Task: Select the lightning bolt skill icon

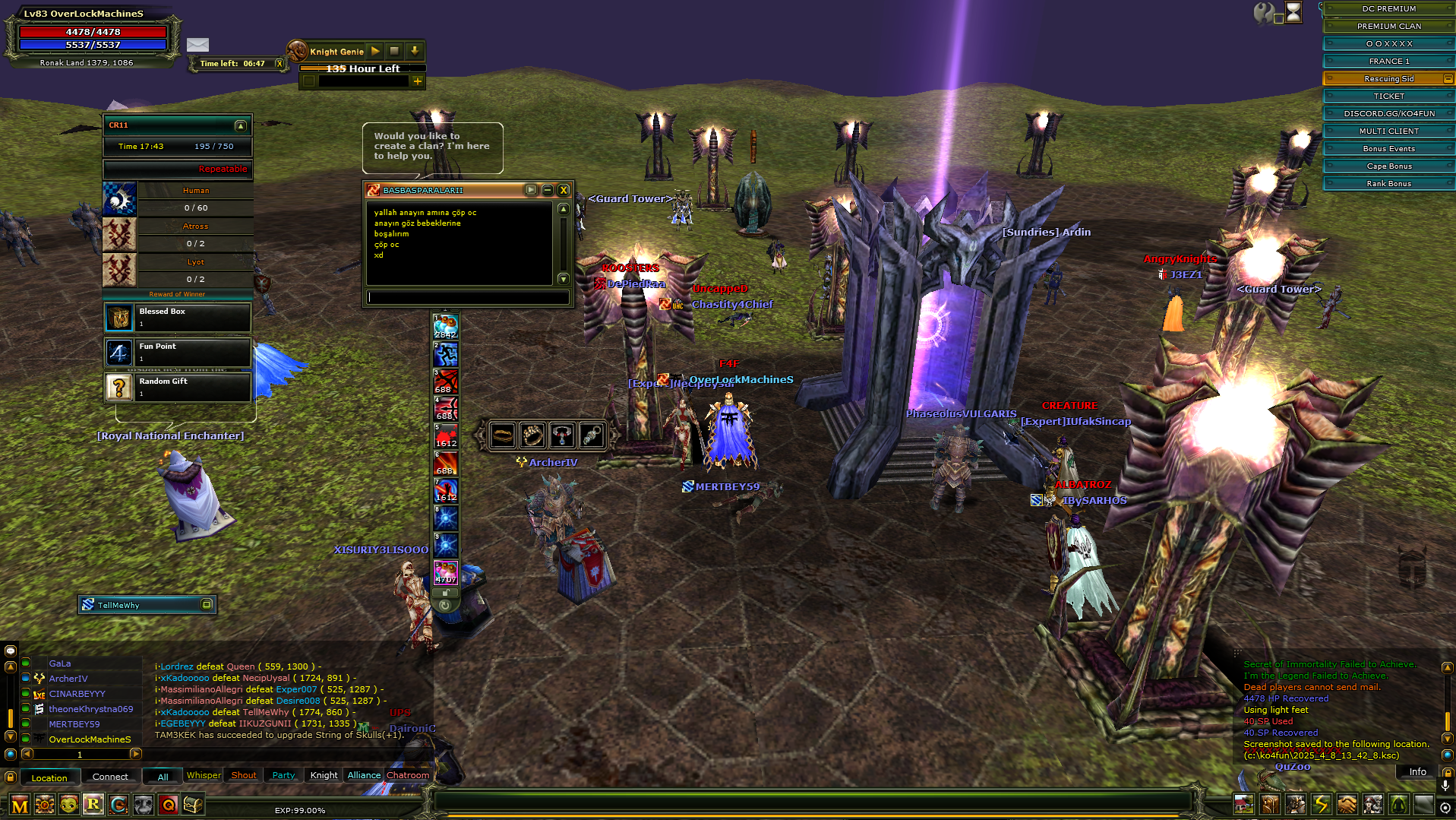Action: (1322, 806)
